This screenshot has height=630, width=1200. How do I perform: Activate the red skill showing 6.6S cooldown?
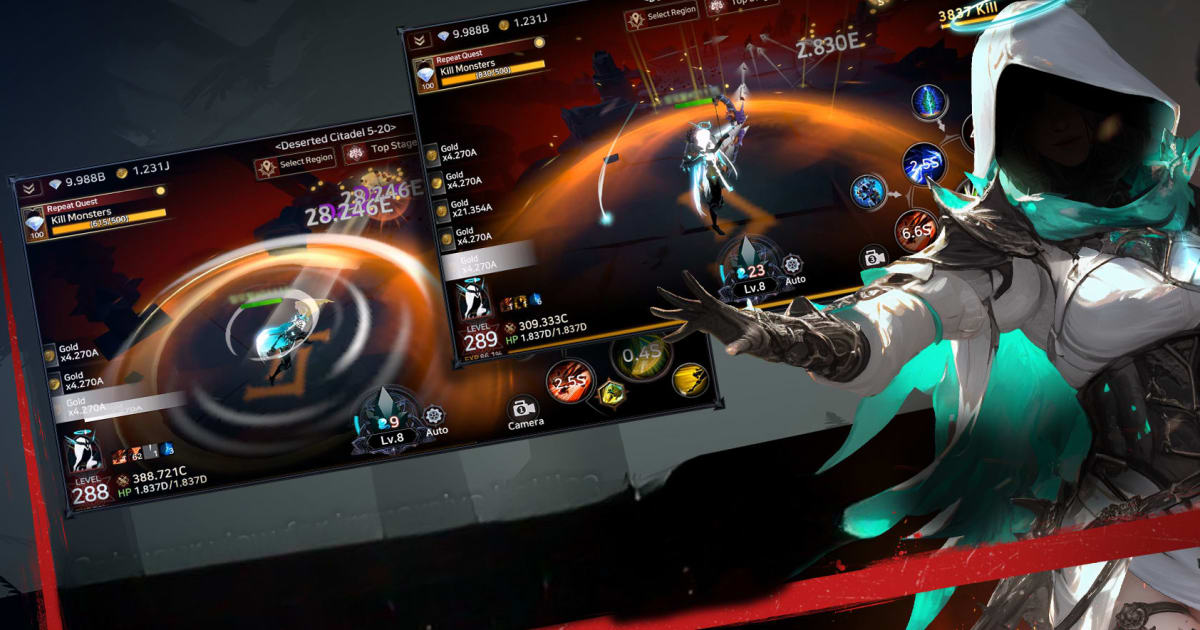click(x=916, y=232)
